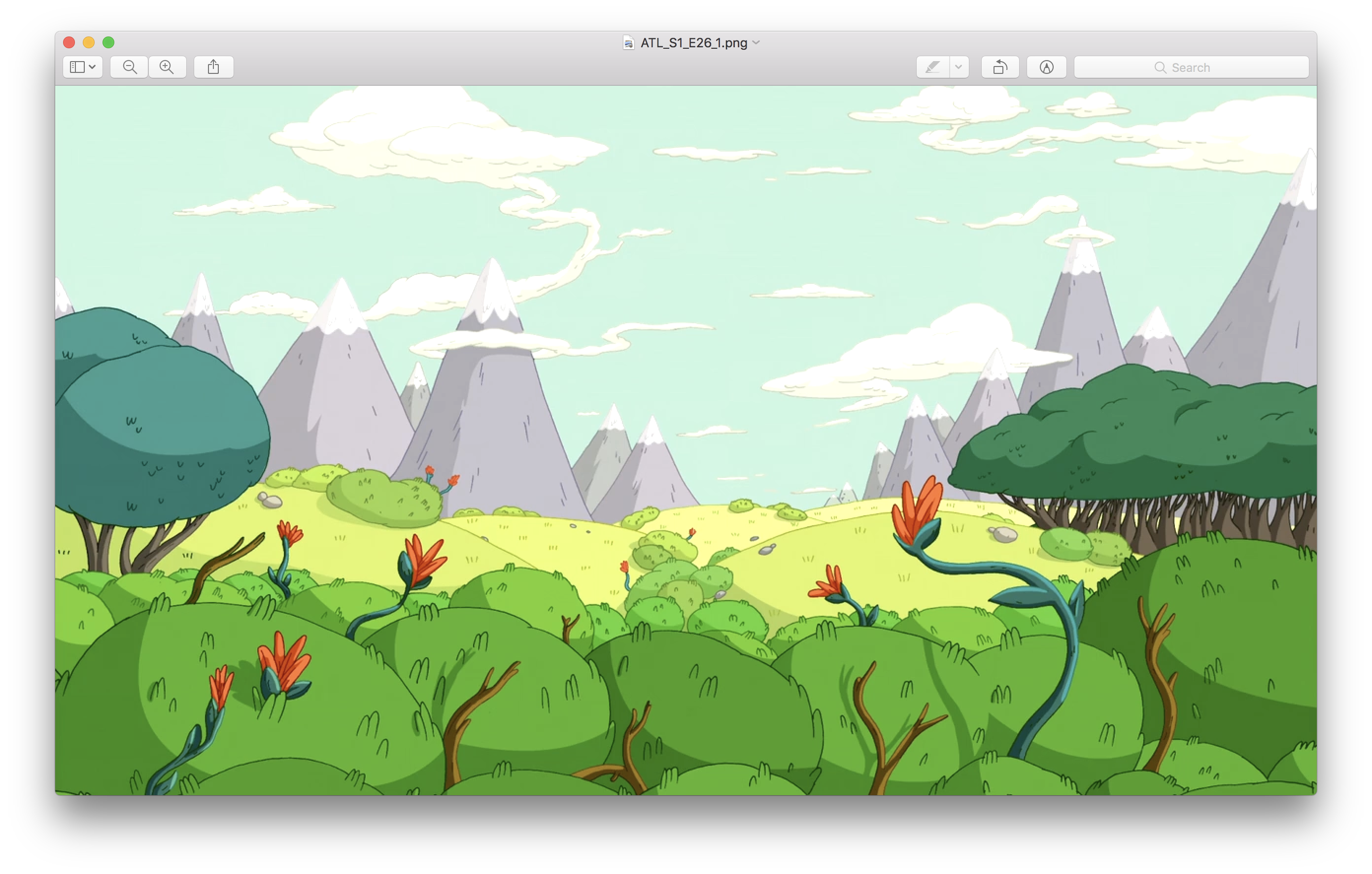Open the highlight color dropdown
Screen dimensions: 1372x874
pyautogui.click(x=959, y=67)
